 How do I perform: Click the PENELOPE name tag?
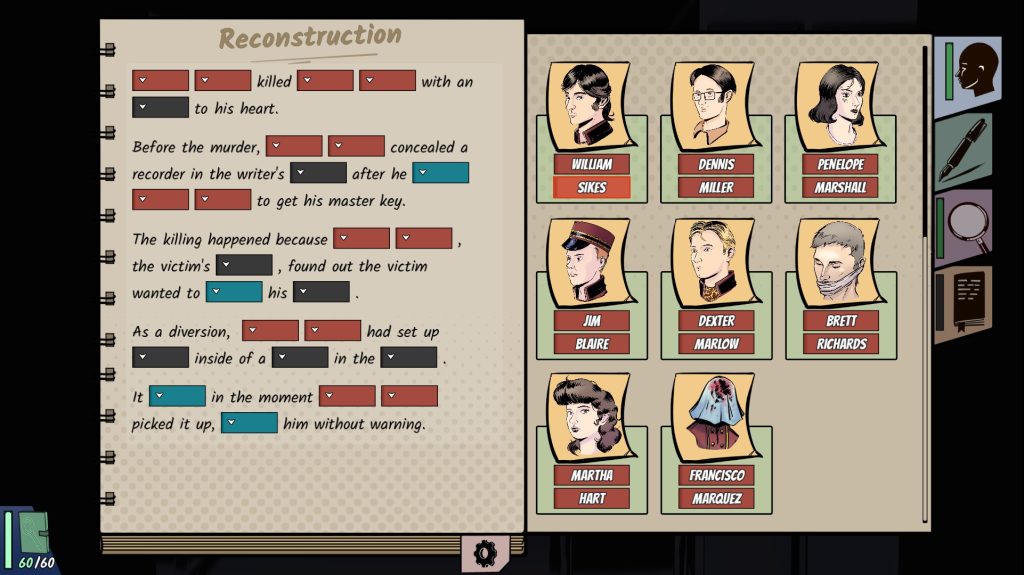840,164
